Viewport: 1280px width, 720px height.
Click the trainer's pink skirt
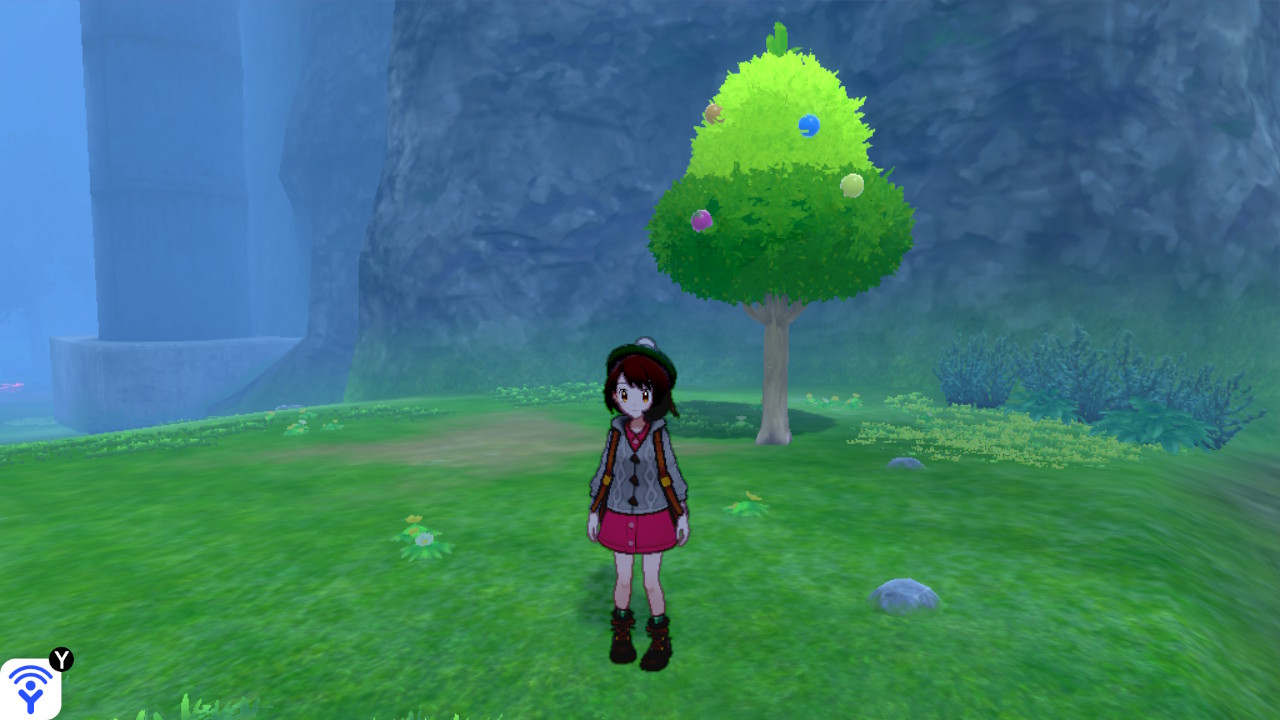pyautogui.click(x=638, y=530)
